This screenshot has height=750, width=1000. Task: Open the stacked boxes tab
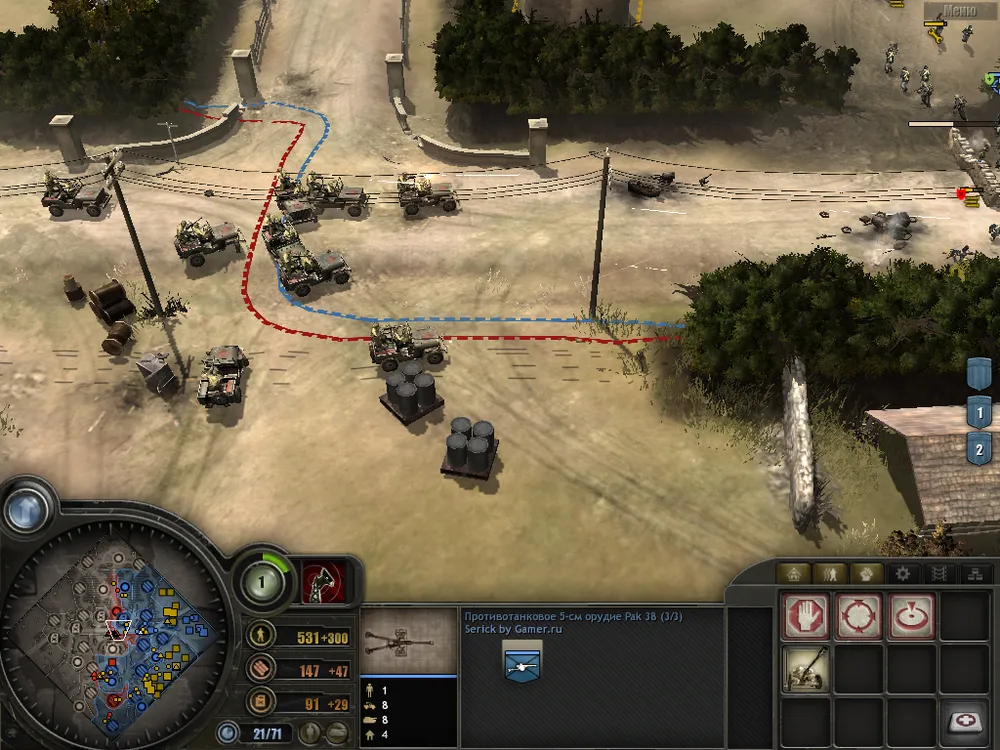tap(973, 574)
